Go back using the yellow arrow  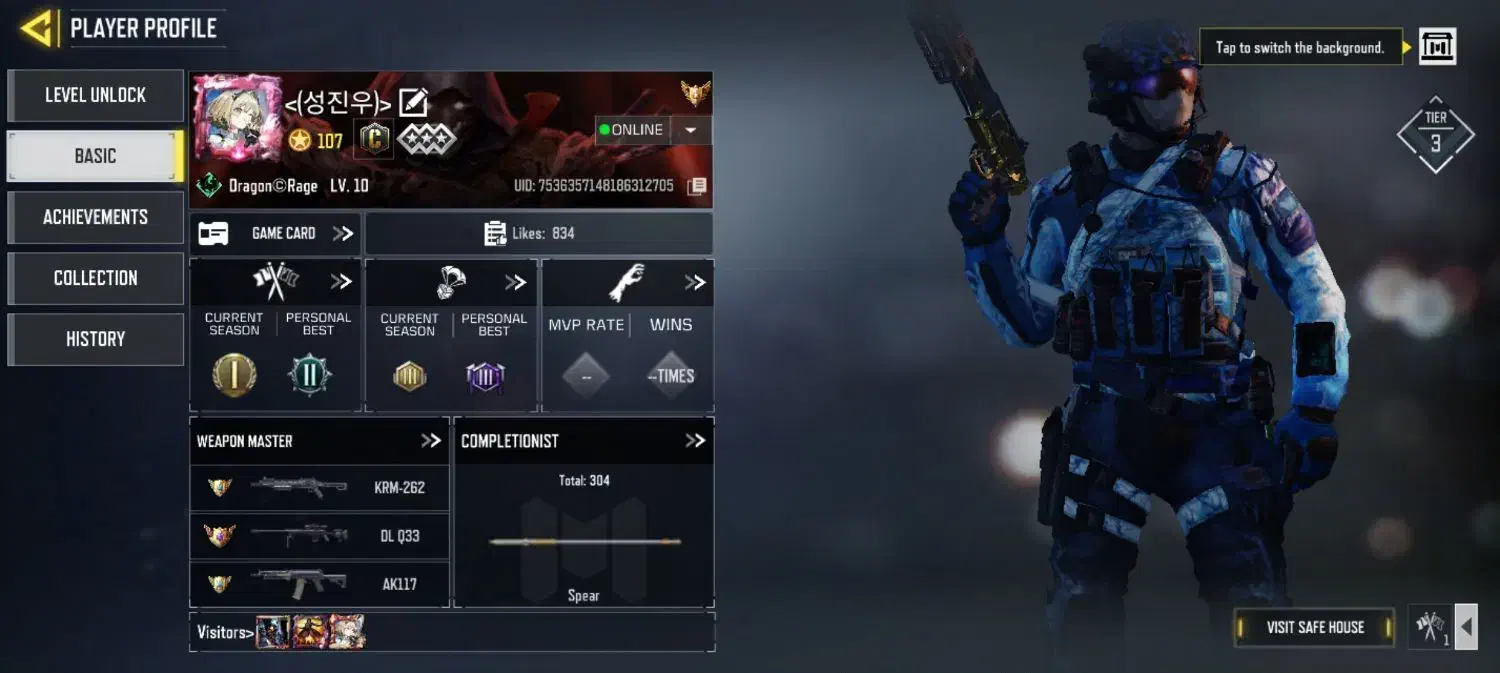point(36,28)
